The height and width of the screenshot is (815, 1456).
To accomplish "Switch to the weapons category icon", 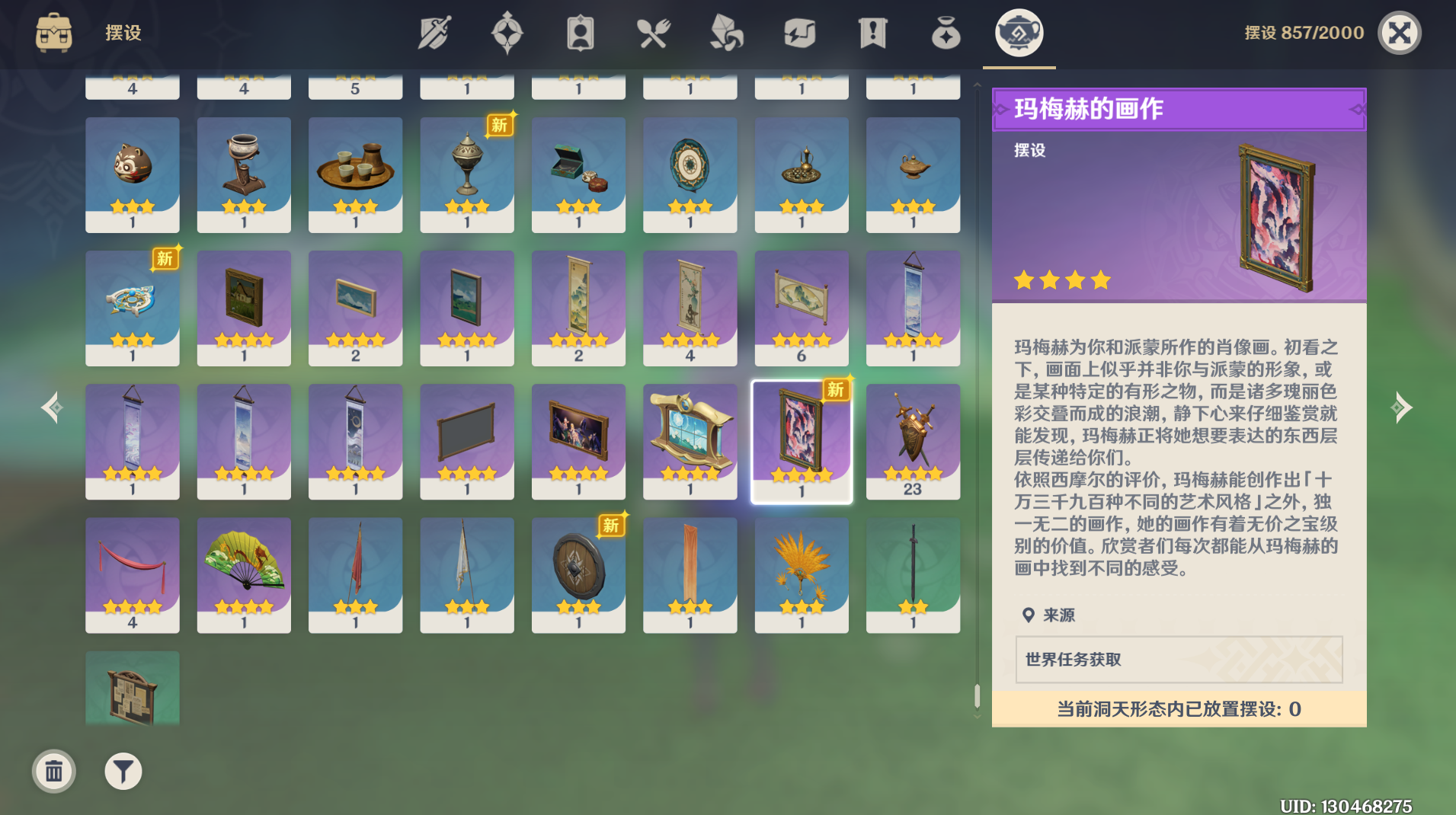I will tap(434, 32).
